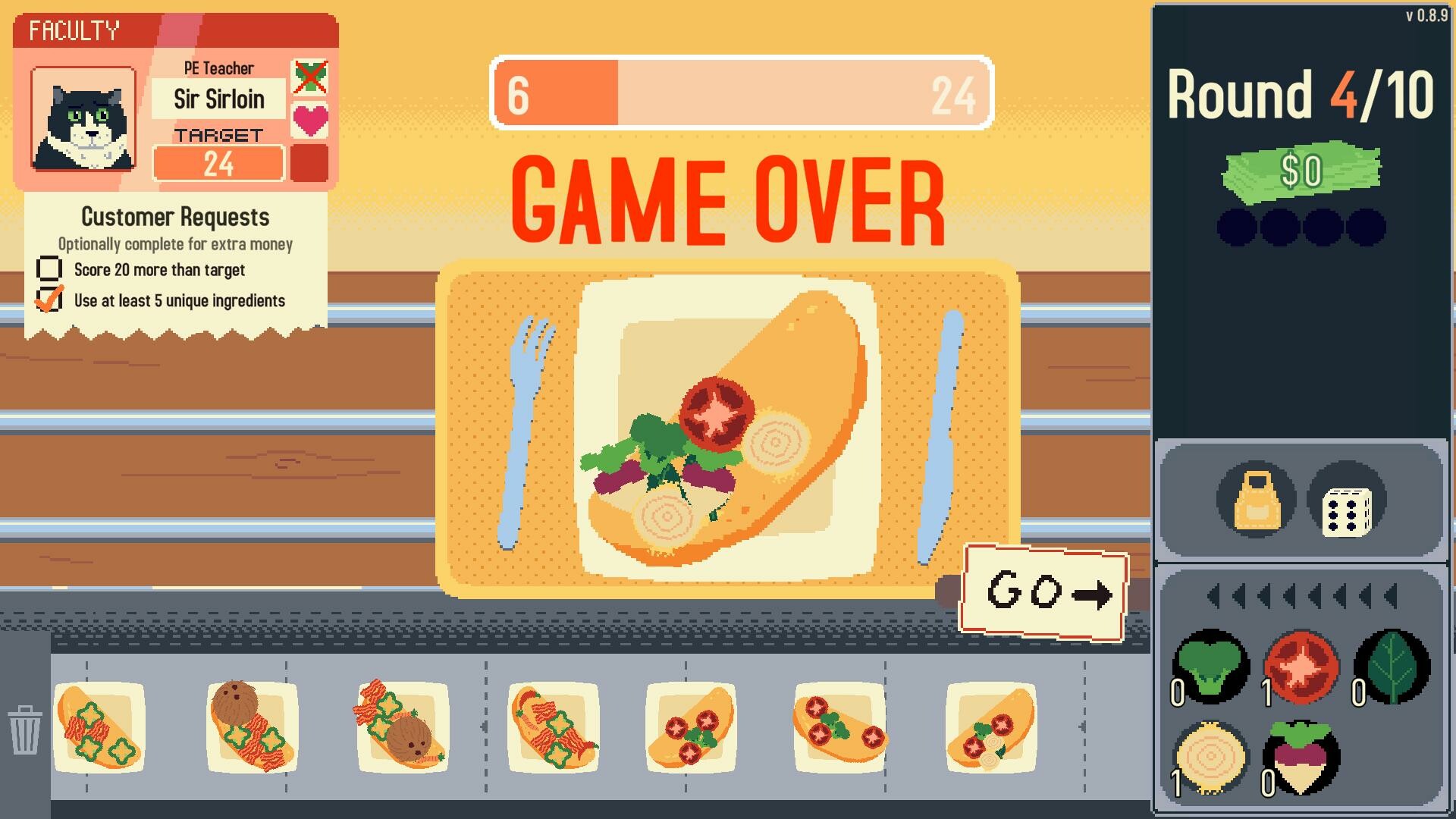This screenshot has height=819, width=1456.
Task: Click the crossed-out broccoli dislike icon
Action: click(310, 78)
